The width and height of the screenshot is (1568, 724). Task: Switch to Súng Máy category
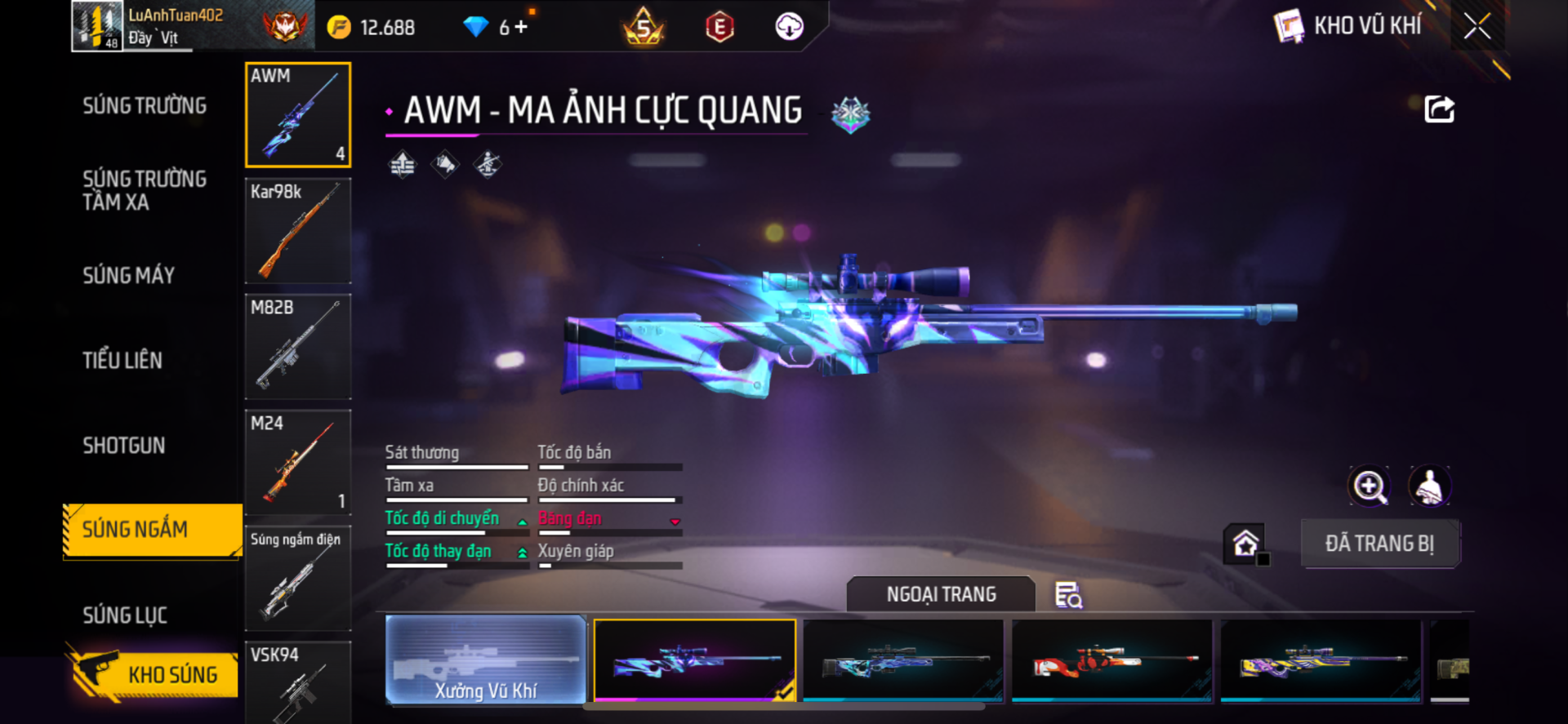coord(129,276)
